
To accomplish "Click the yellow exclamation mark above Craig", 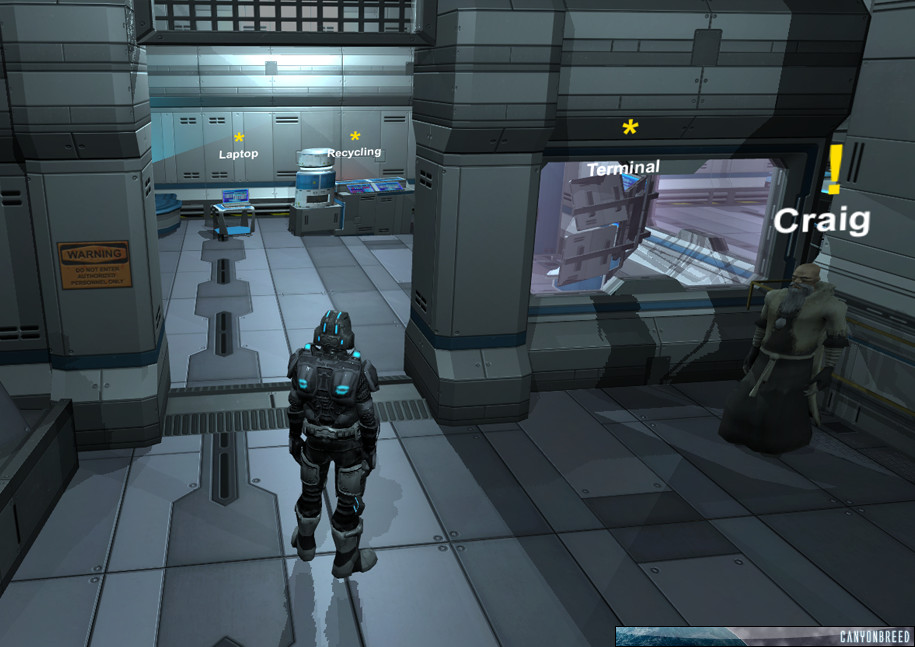I will click(835, 170).
